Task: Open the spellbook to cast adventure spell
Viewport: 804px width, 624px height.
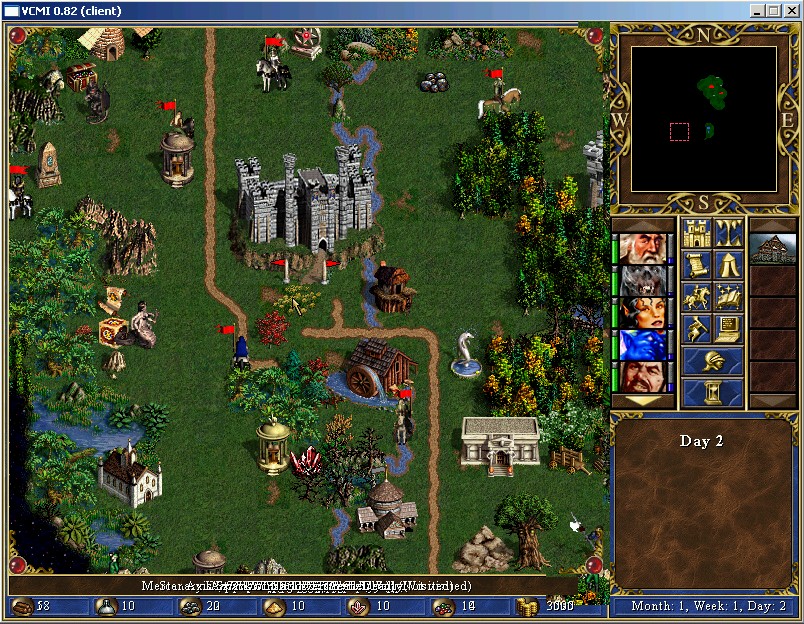Action: point(729,298)
